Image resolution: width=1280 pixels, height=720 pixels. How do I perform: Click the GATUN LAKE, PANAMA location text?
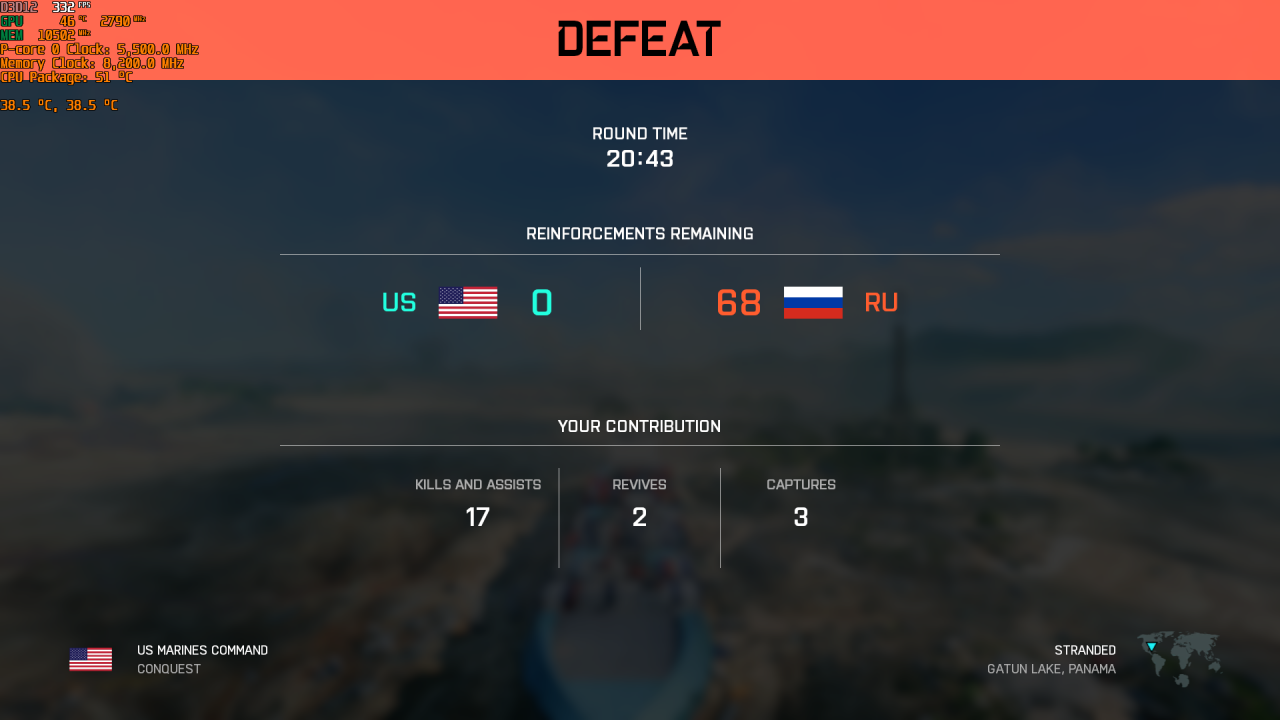click(1051, 668)
